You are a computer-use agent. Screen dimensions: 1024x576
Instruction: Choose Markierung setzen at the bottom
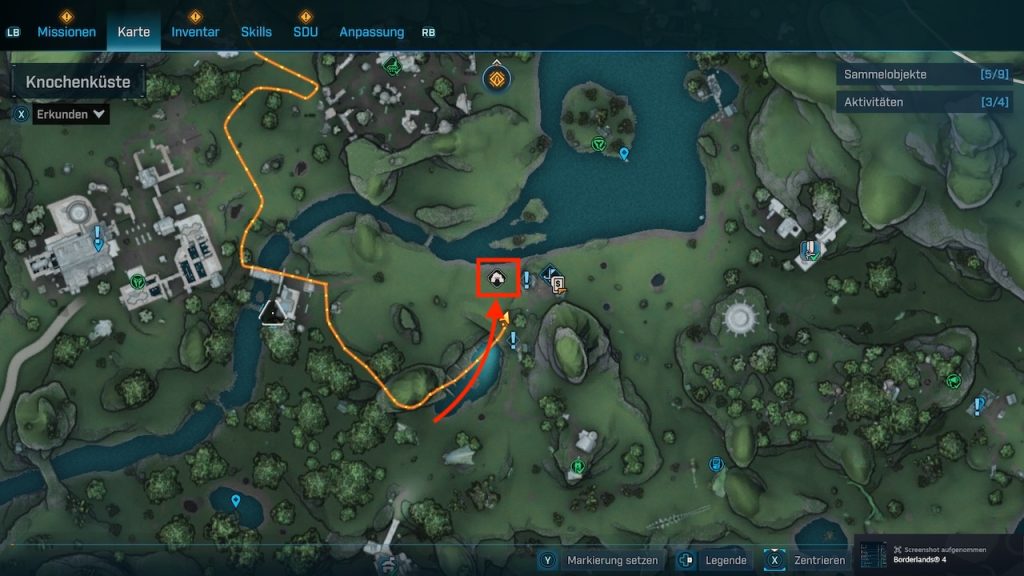point(611,560)
